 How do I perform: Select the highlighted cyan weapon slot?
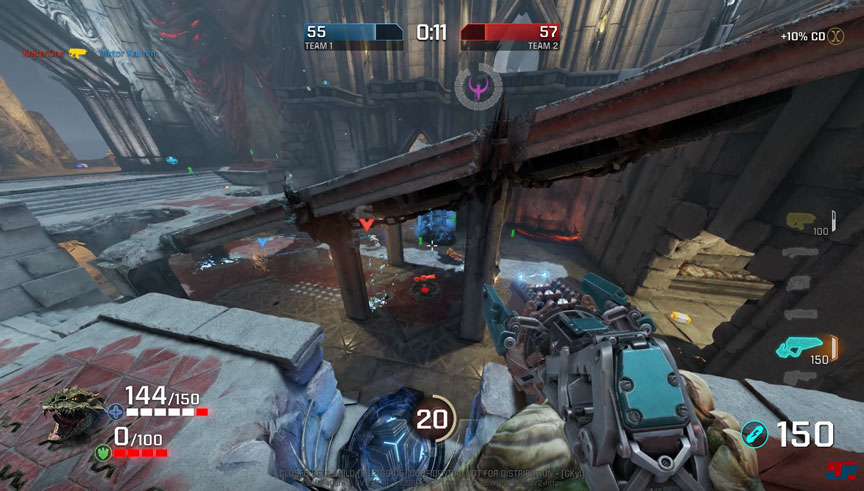pos(796,347)
